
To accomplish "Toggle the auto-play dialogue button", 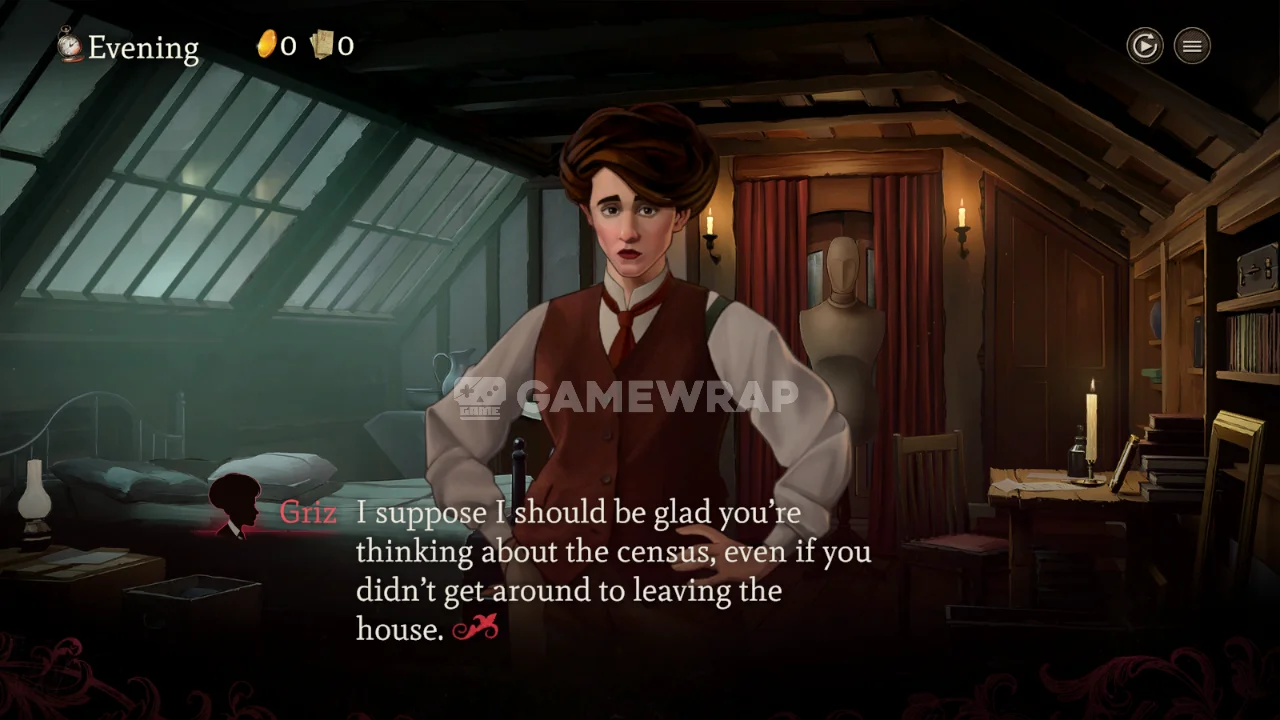I will 1144,46.
